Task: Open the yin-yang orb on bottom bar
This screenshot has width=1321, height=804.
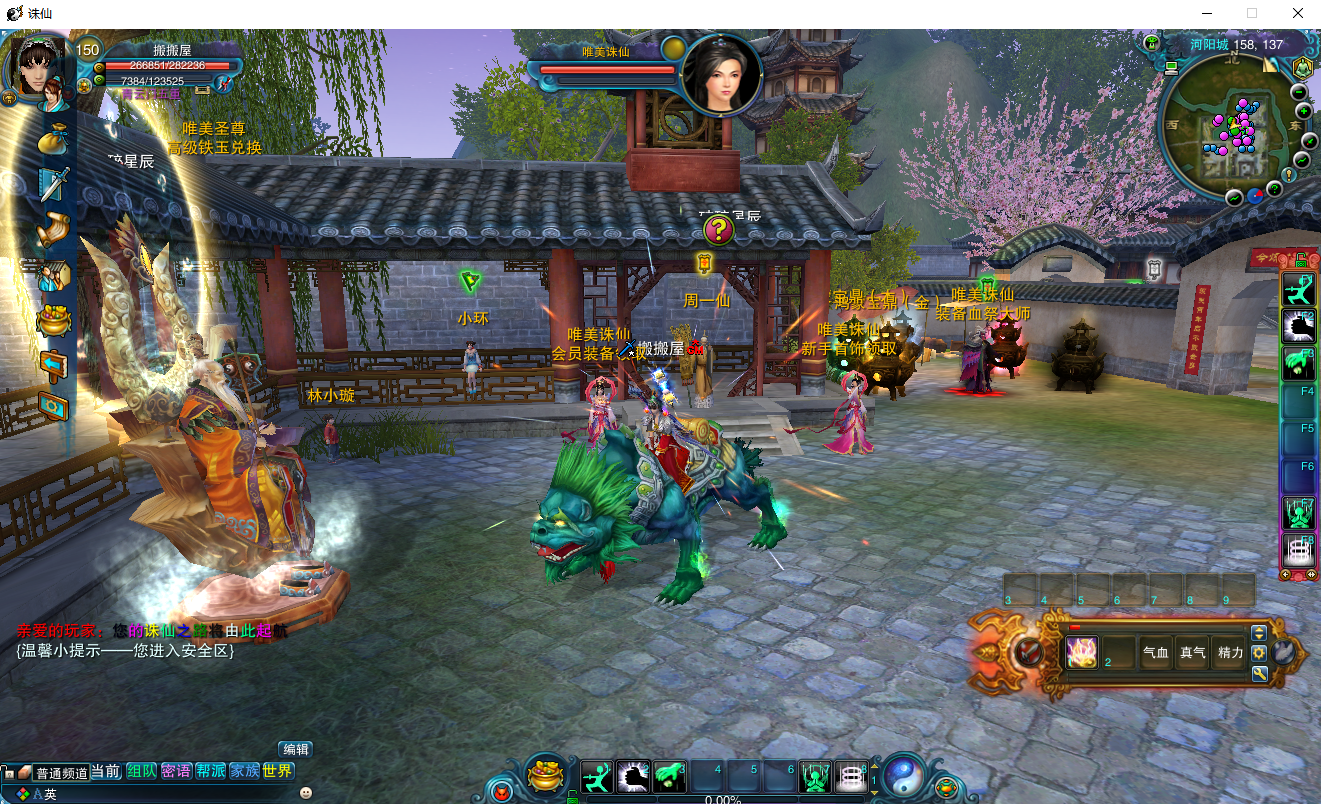Action: tap(904, 775)
